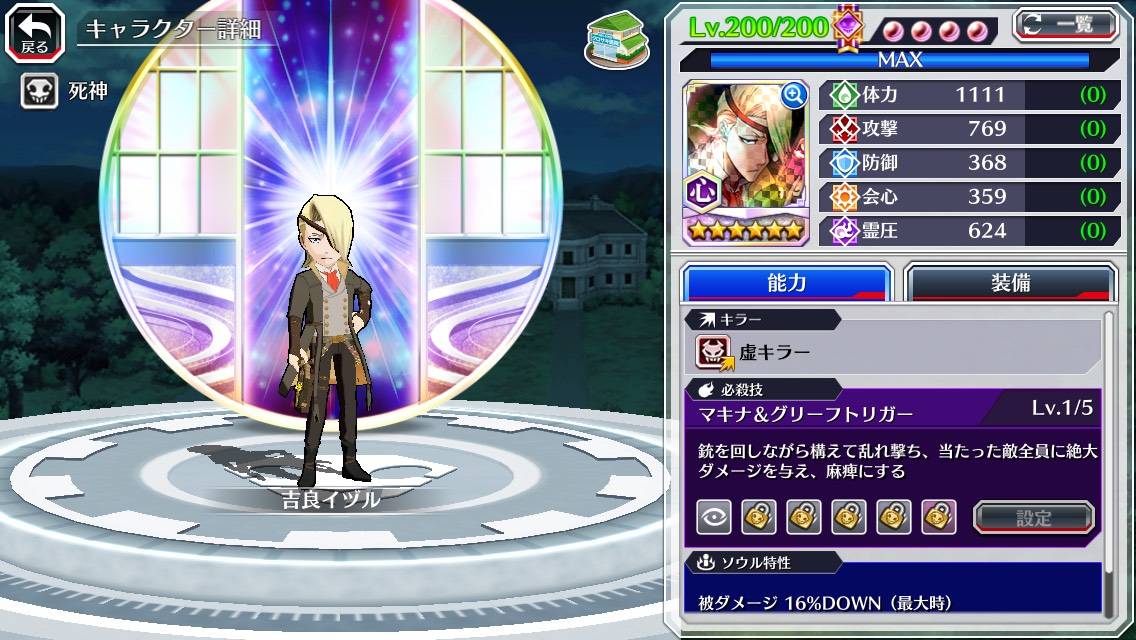This screenshot has height=640, width=1136.
Task: Switch to the 能力 tab
Action: (x=786, y=283)
